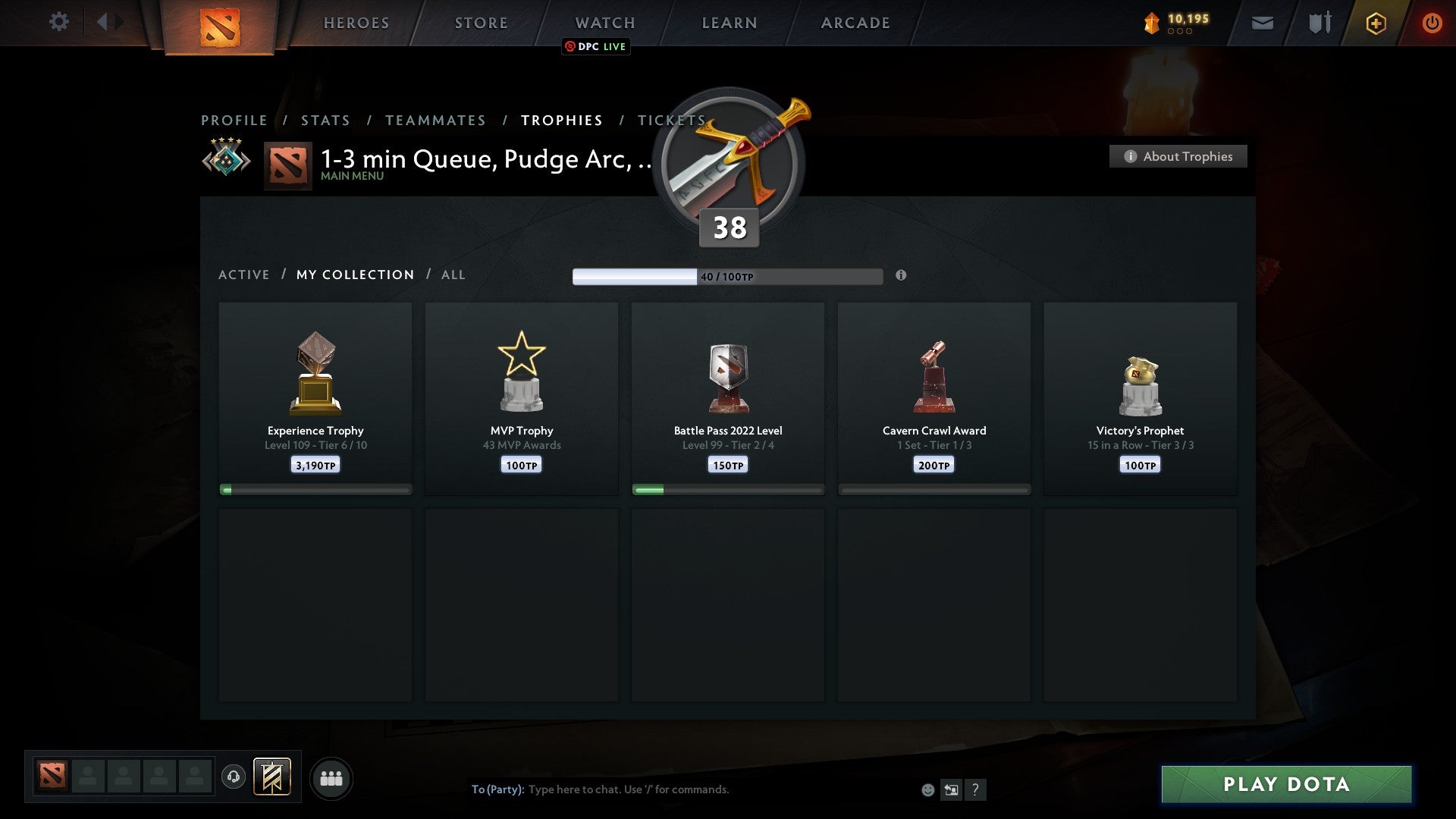Open the friends list icon near party bar

[331, 778]
